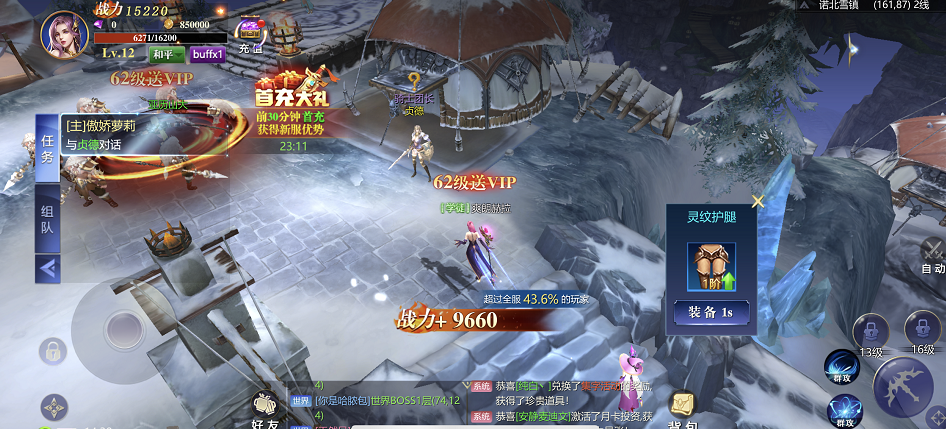Toggle the 和平 combat mode dropdown
Screen dimensions: 946x429
(166, 54)
